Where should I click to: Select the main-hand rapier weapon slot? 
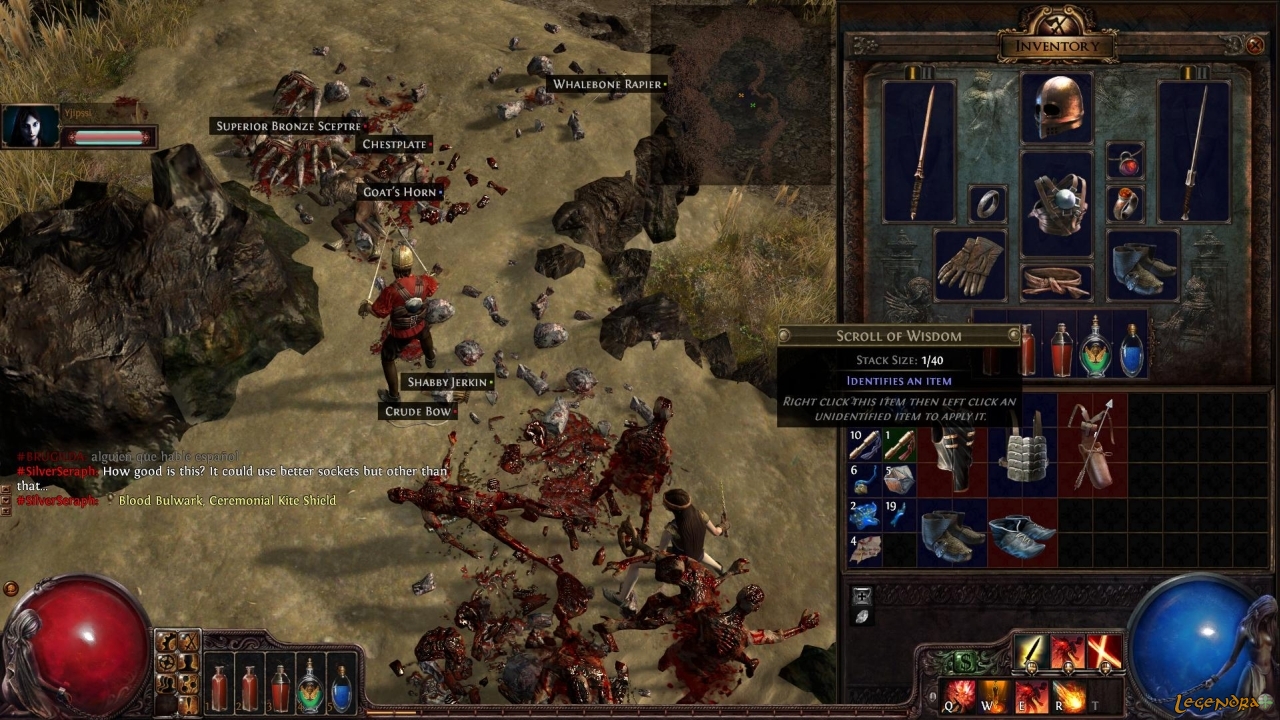click(919, 151)
